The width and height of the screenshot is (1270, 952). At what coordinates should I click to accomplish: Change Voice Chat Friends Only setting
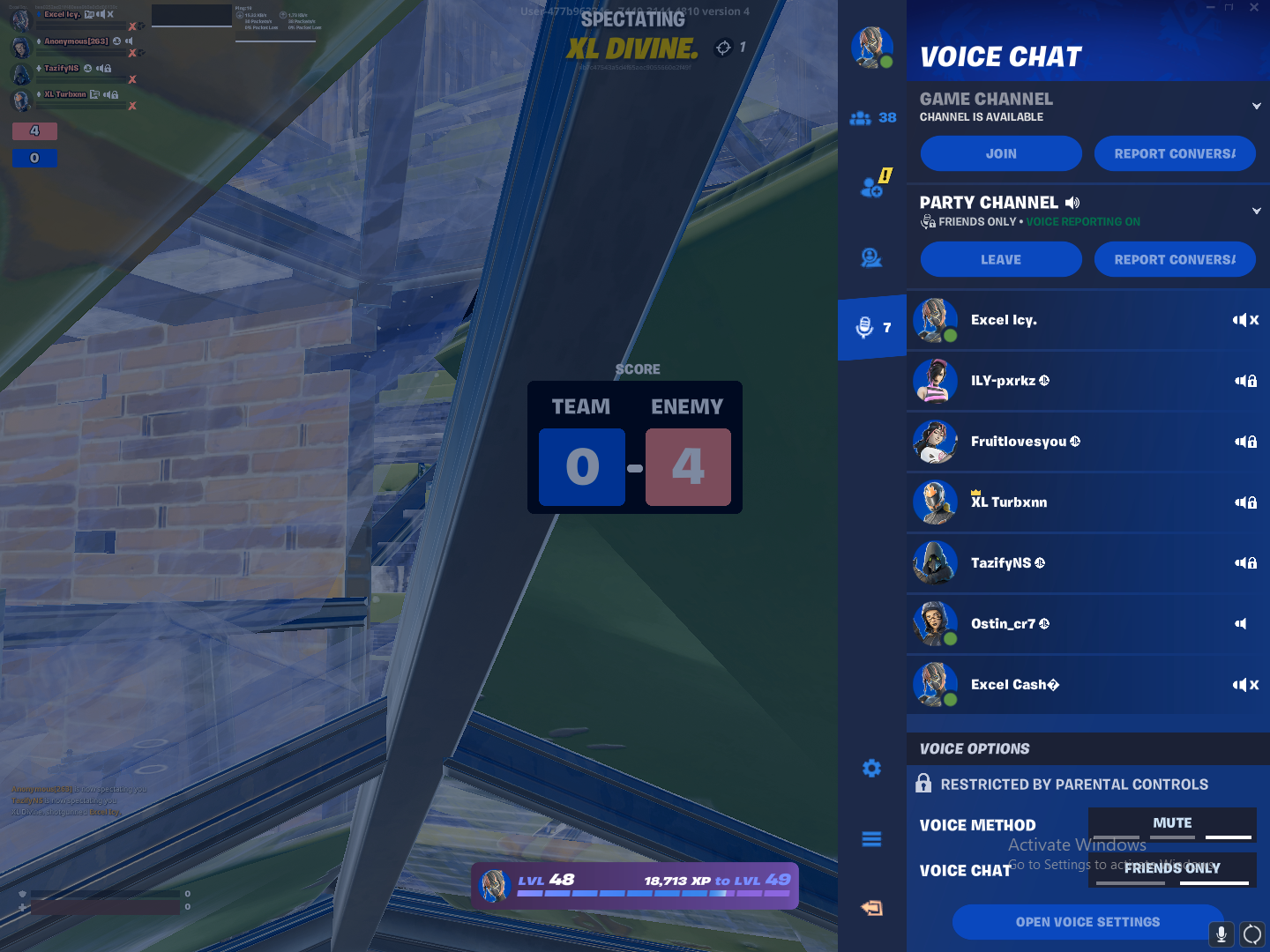(x=1172, y=869)
